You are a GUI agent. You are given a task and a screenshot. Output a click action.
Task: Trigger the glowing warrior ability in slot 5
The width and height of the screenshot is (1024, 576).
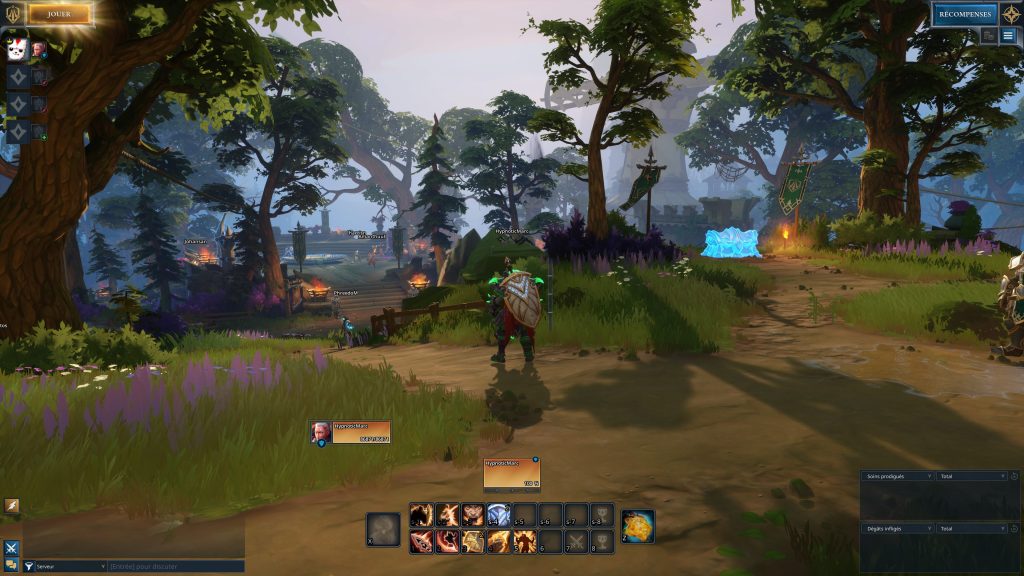click(x=525, y=541)
